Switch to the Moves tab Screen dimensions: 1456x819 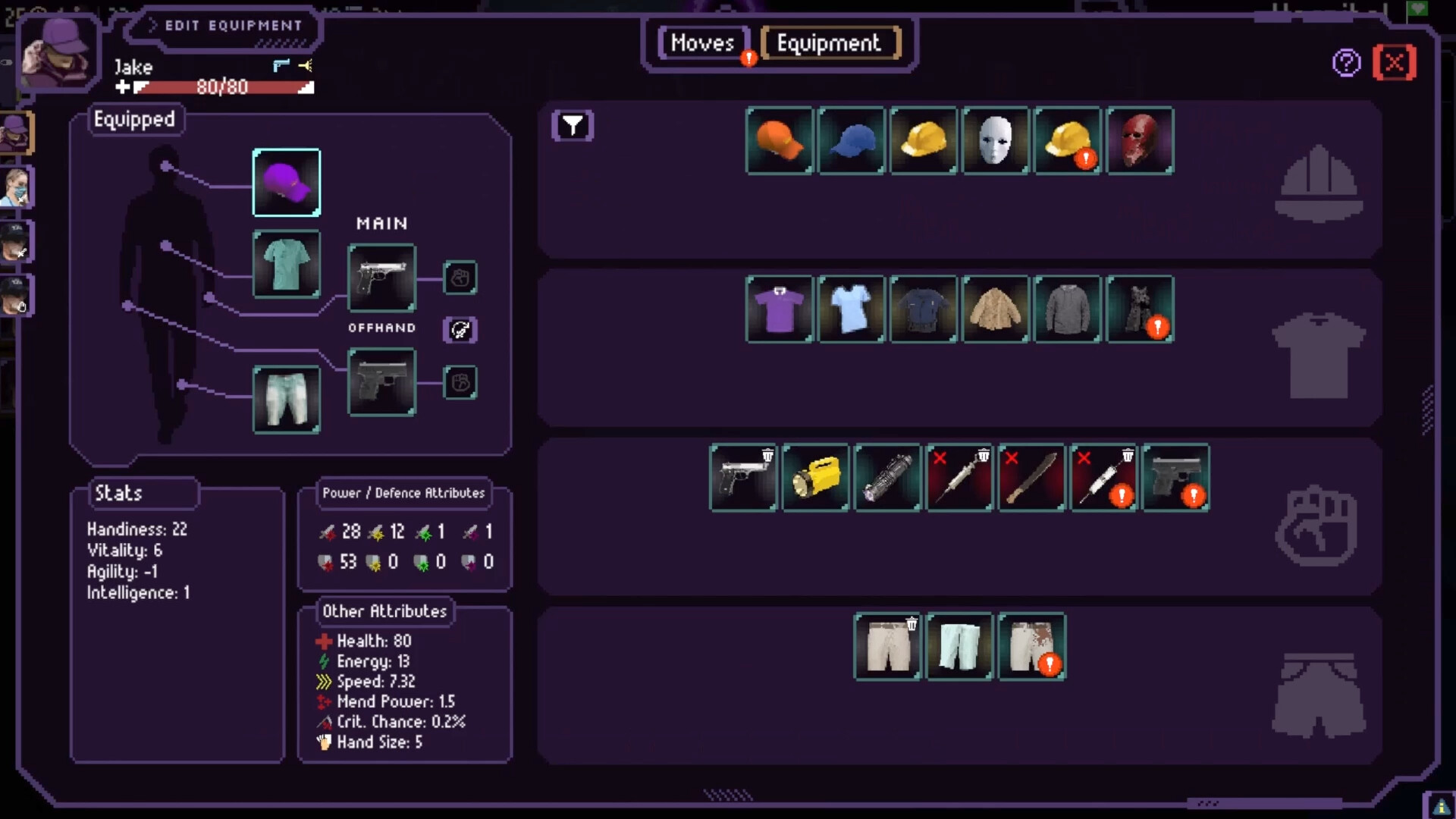(x=702, y=43)
